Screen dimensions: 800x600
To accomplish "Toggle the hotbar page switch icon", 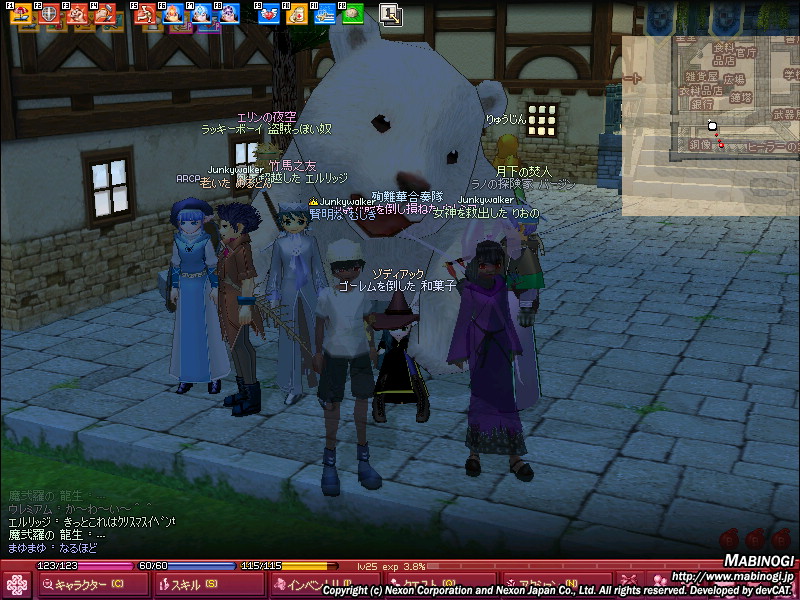I will [391, 14].
